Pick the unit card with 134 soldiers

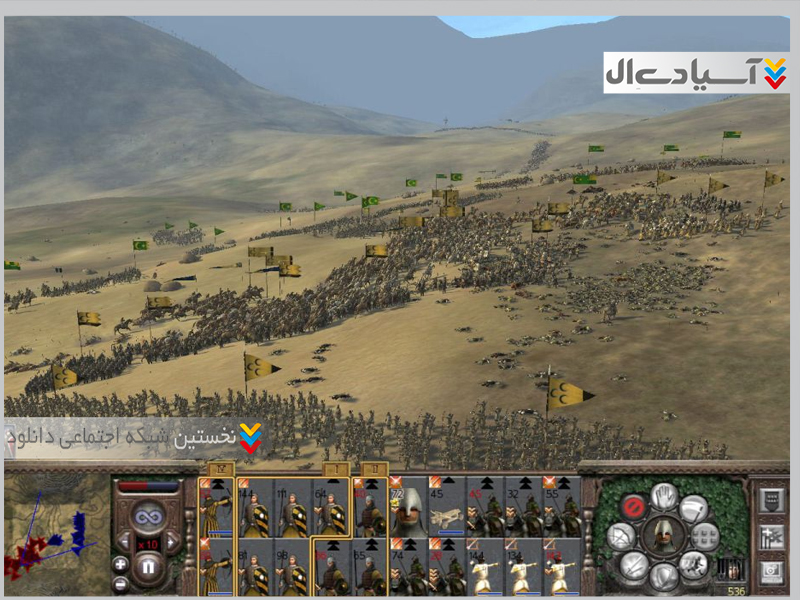(x=523, y=567)
